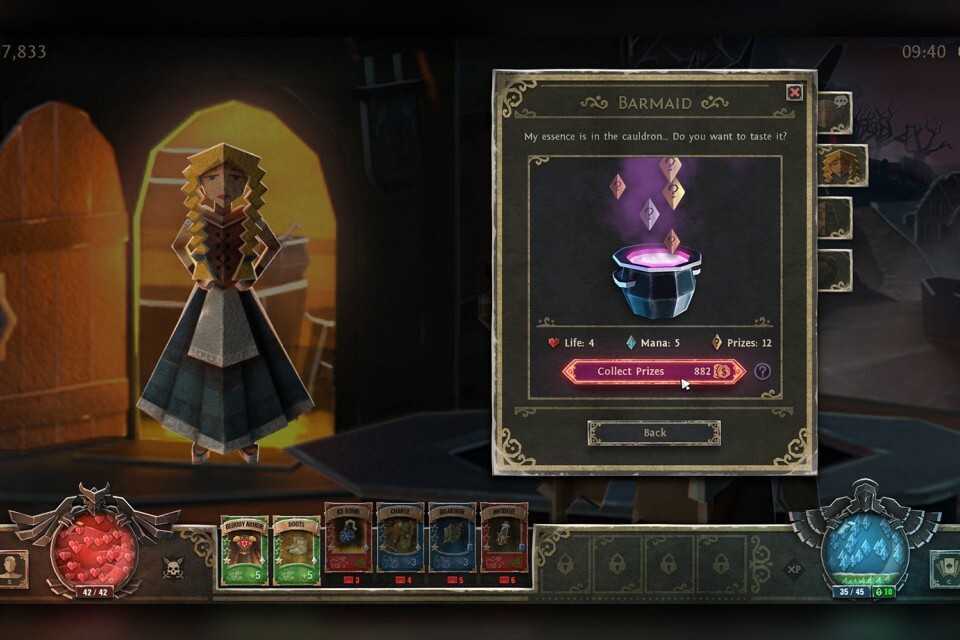Open the question mark help icon
The height and width of the screenshot is (640, 960).
tap(763, 372)
